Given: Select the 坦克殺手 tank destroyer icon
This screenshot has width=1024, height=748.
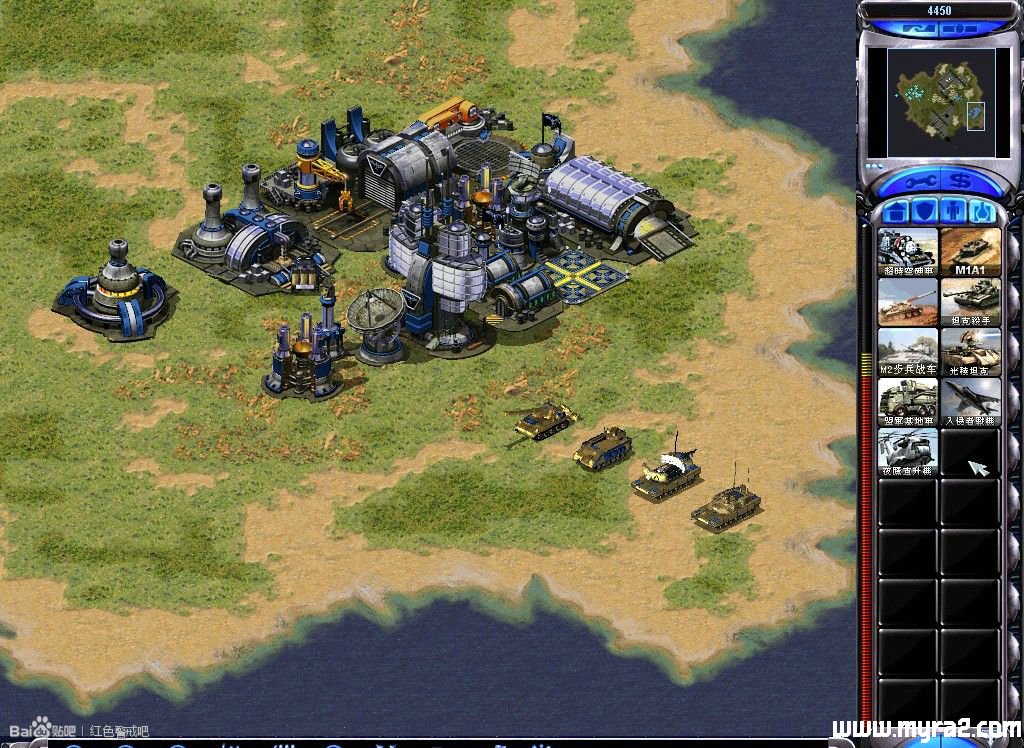Looking at the screenshot, I should (970, 302).
